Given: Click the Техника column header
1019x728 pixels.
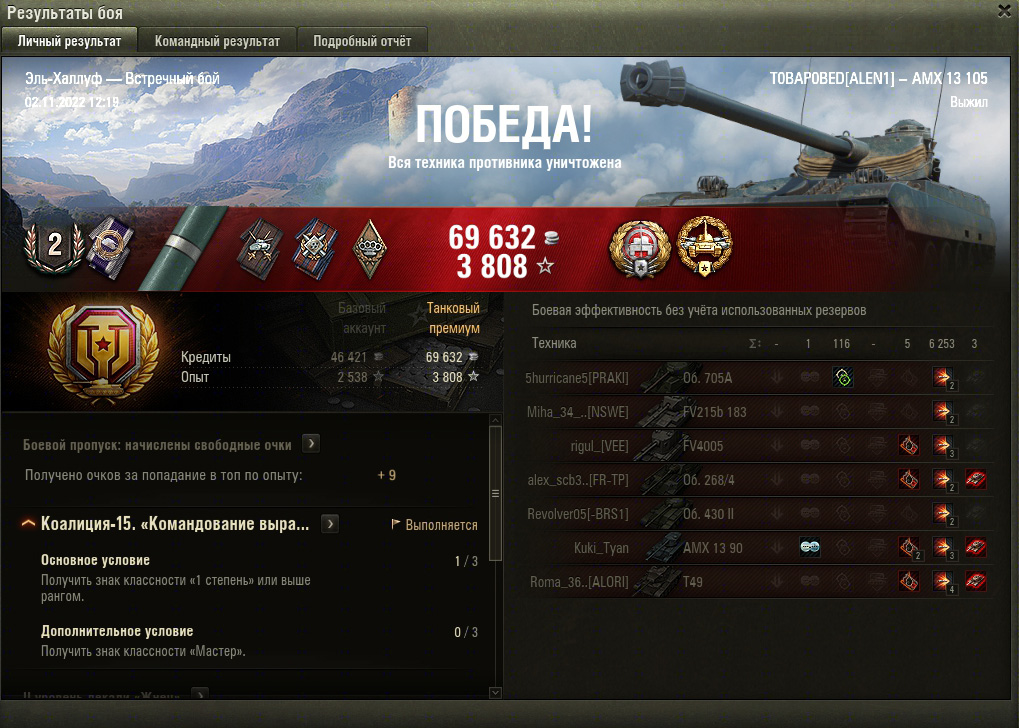Looking at the screenshot, I should coord(554,343).
